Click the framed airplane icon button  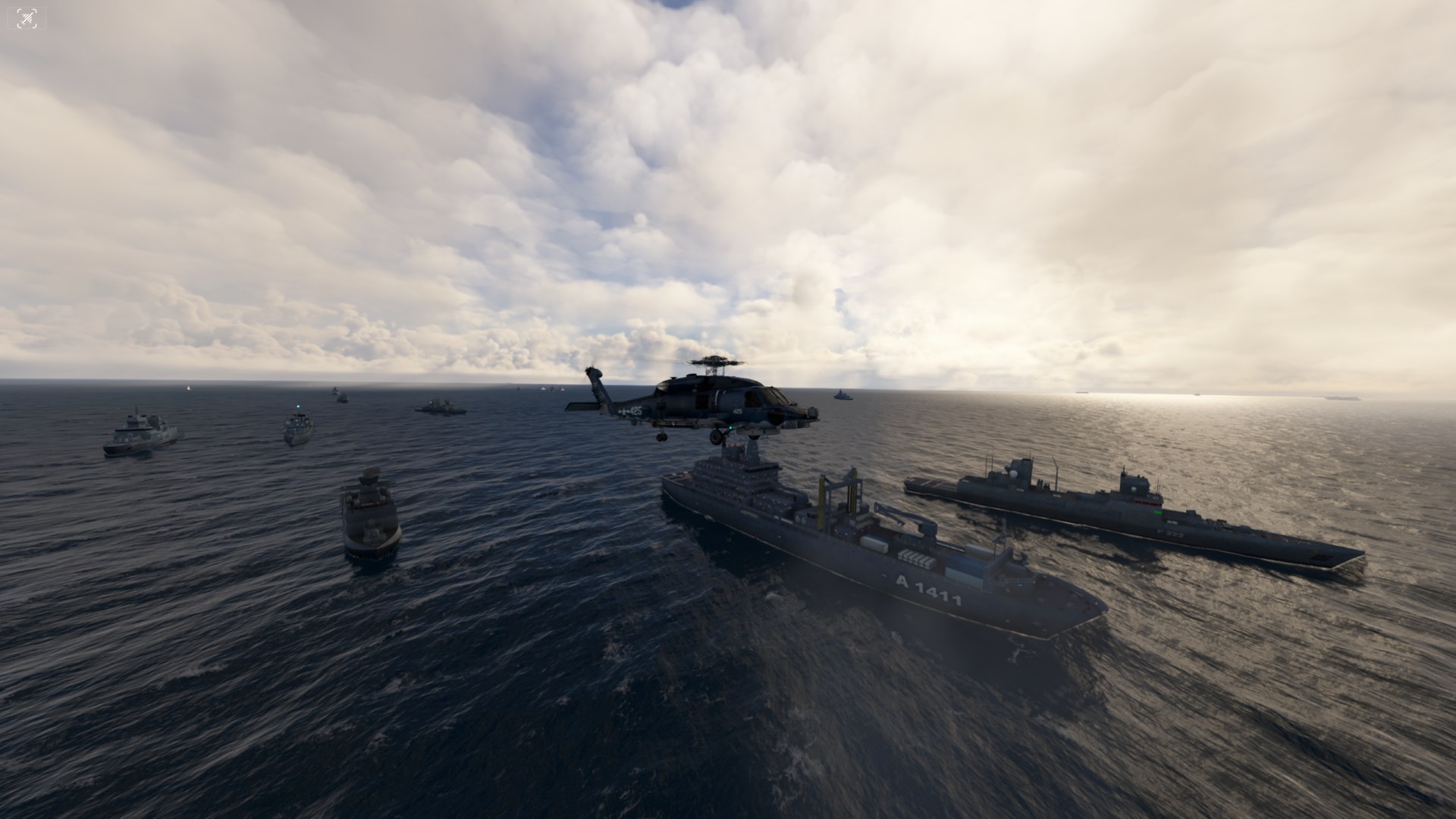27,18
